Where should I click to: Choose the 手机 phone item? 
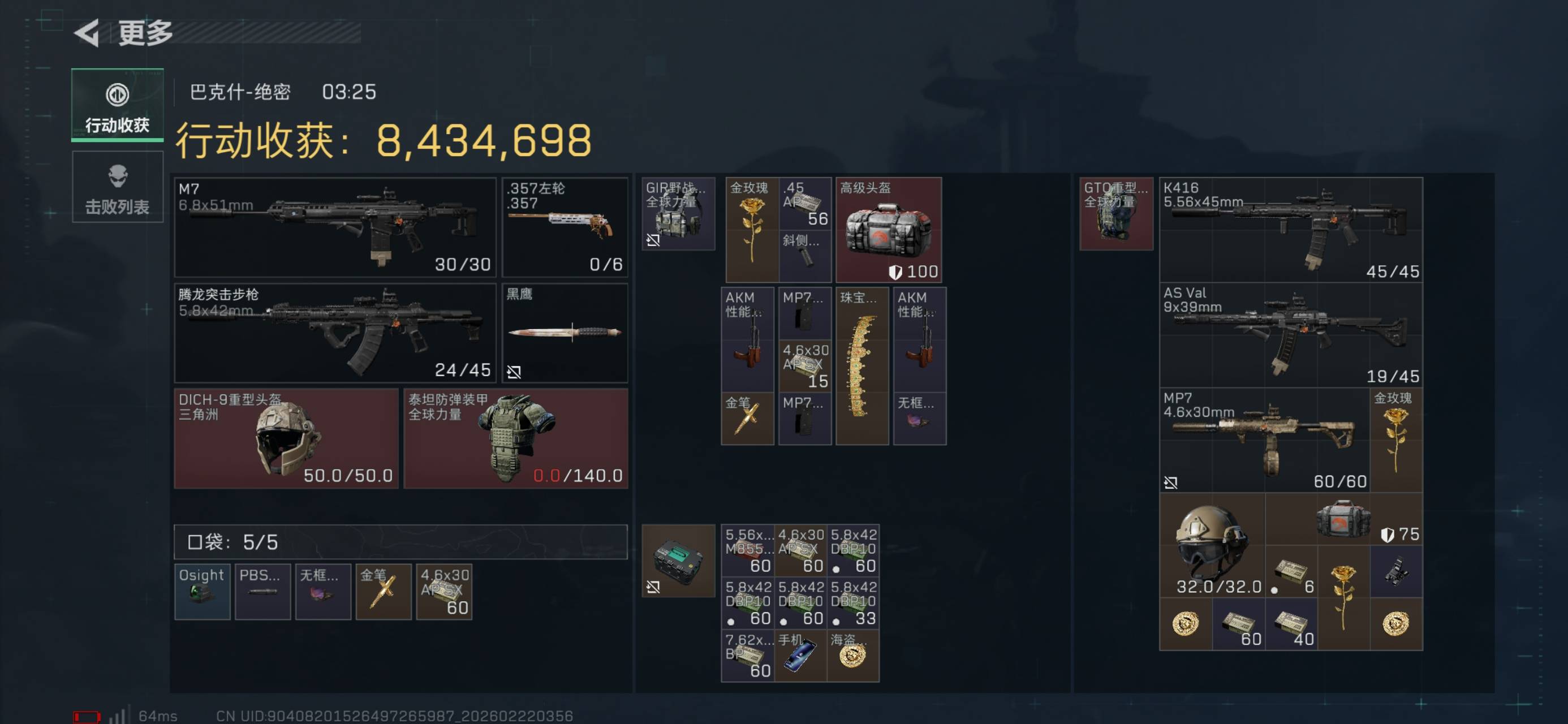coord(800,656)
